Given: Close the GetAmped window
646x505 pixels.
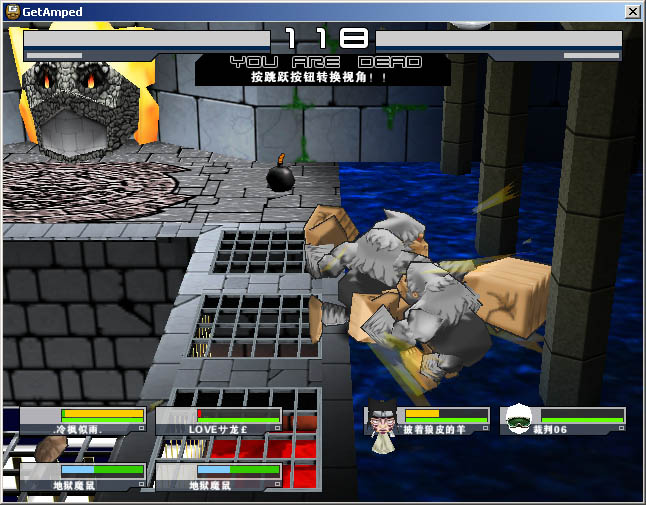Looking at the screenshot, I should pos(632,11).
